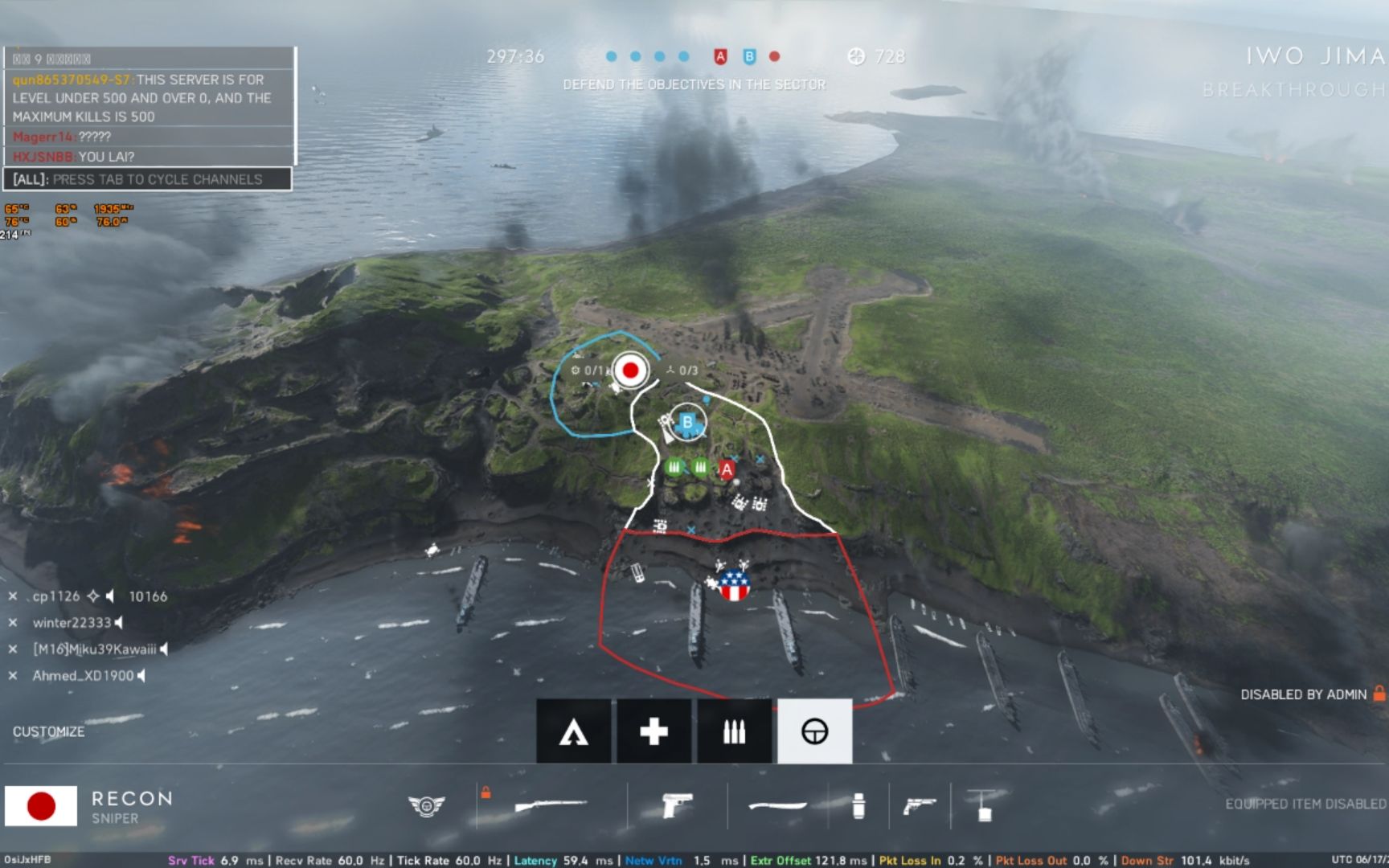Select the flare gun gadget slot
The image size is (1389, 868).
[x=920, y=805]
